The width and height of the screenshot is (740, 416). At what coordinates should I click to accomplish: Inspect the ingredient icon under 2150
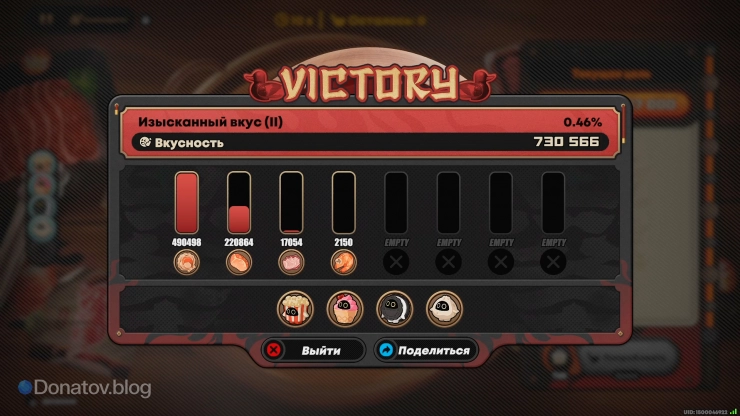[343, 263]
